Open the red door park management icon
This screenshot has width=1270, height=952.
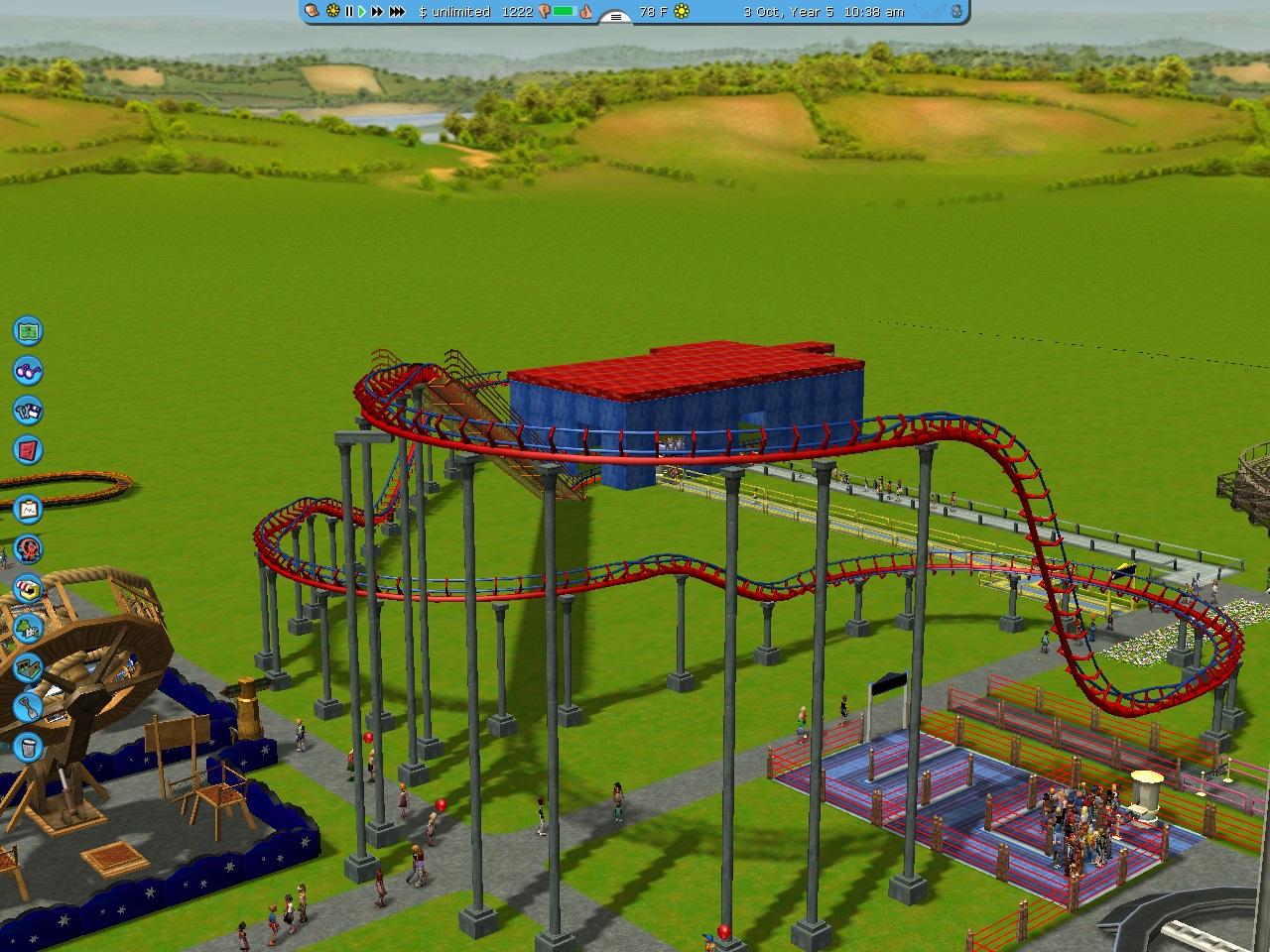point(28,450)
